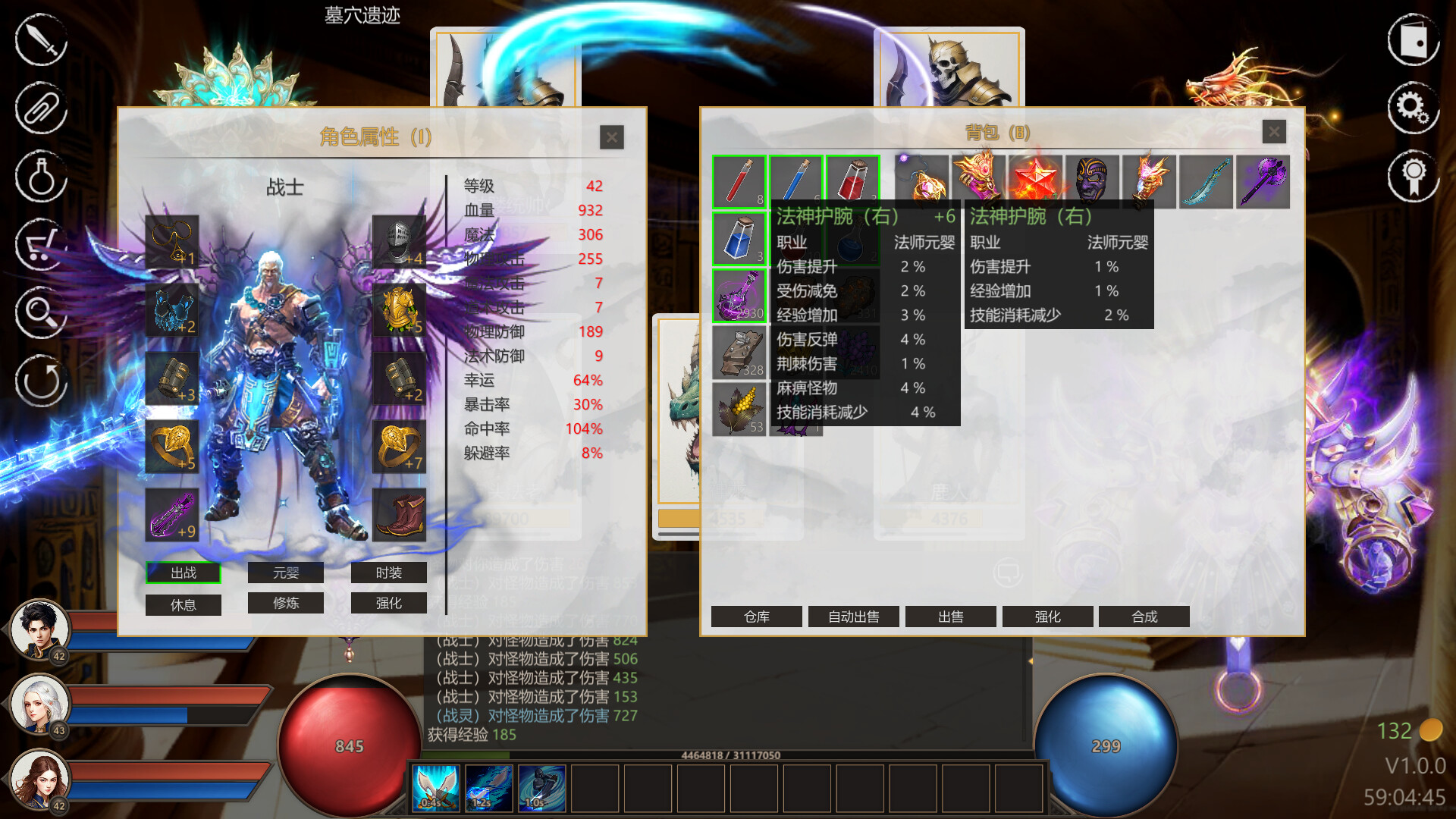
Task: Select the red potion in the backpack's first slot
Action: [x=739, y=182]
